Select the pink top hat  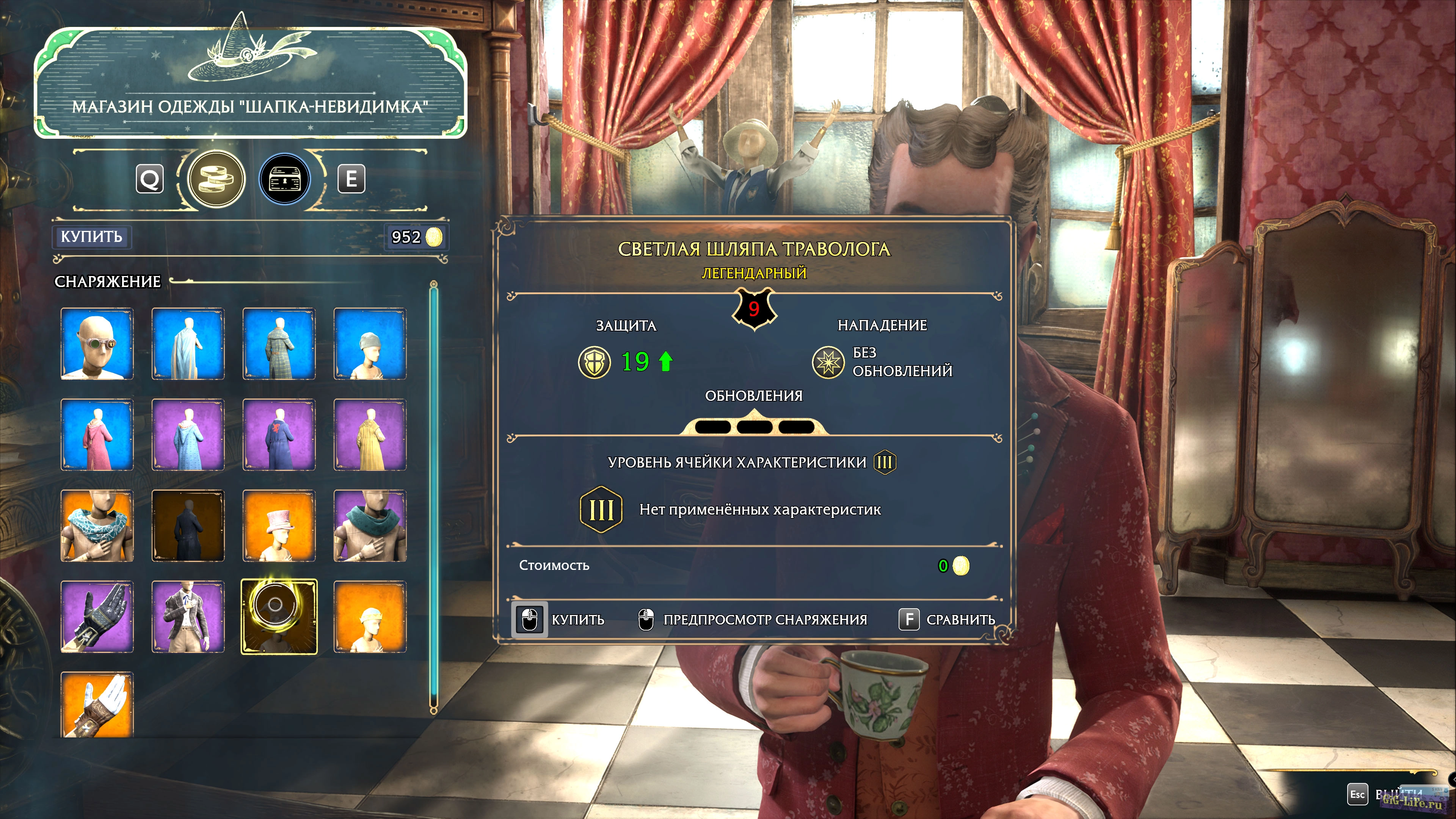[279, 526]
